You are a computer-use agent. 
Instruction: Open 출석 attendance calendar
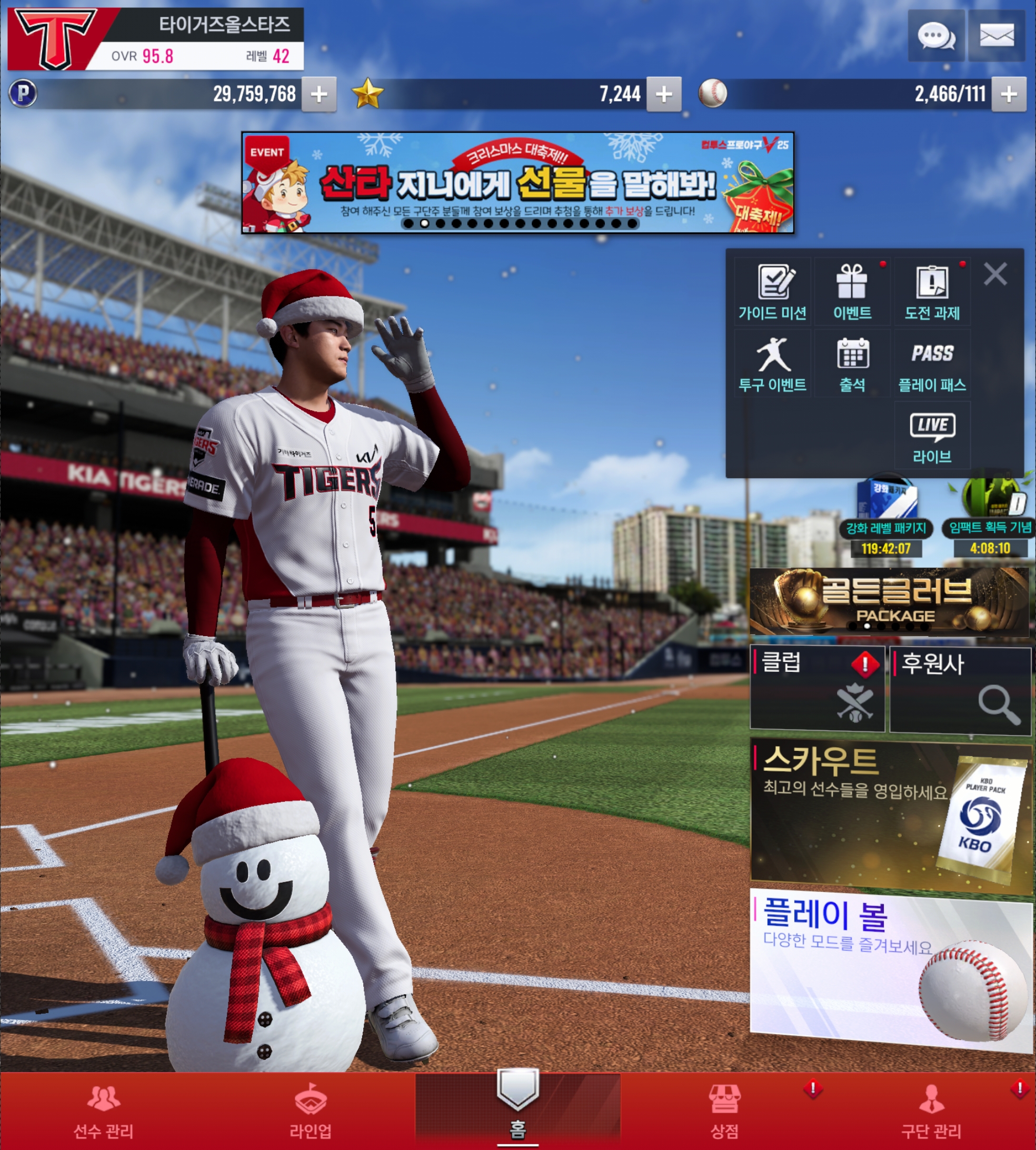click(852, 363)
